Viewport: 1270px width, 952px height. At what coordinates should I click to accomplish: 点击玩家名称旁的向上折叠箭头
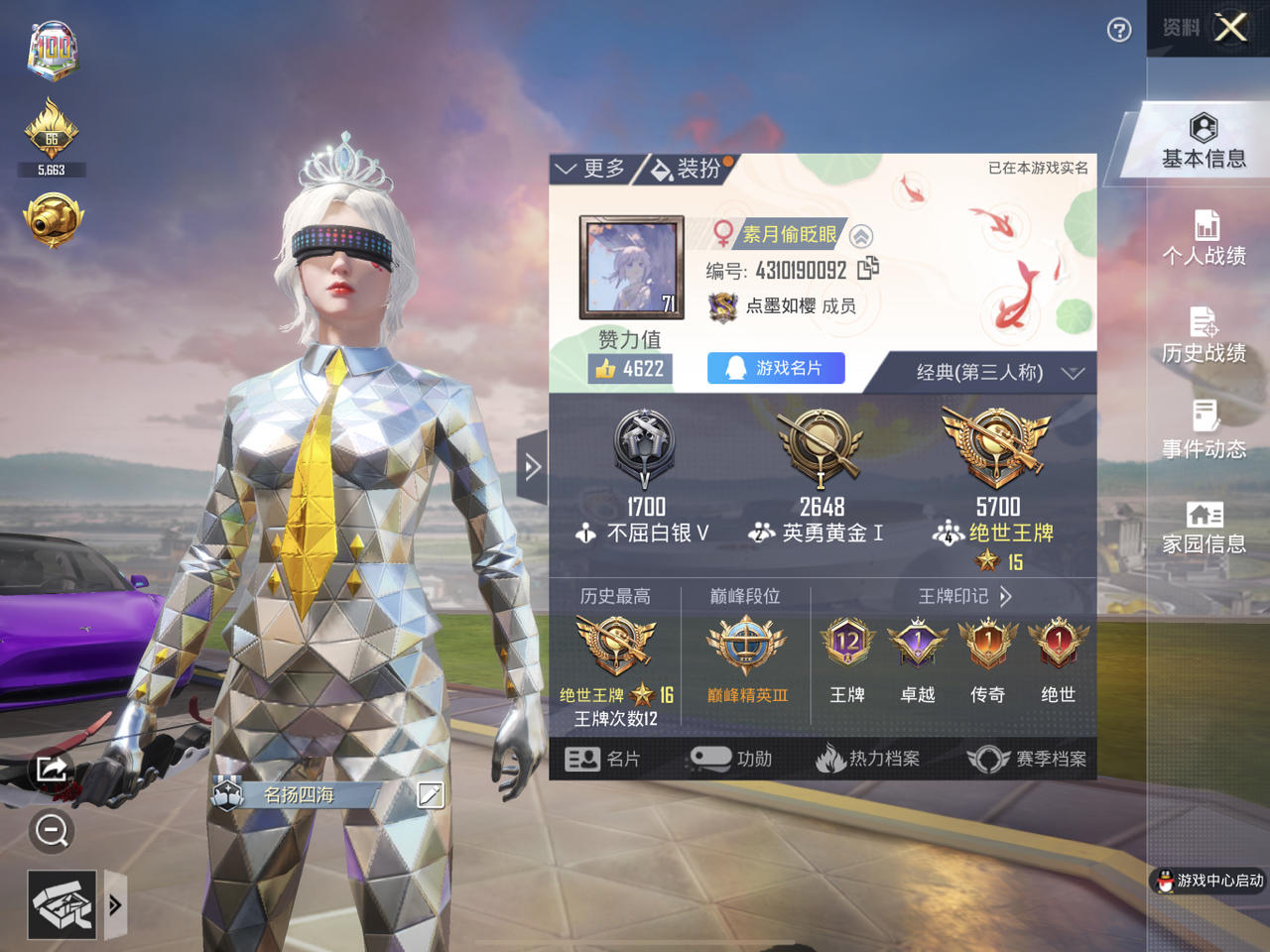[861, 237]
